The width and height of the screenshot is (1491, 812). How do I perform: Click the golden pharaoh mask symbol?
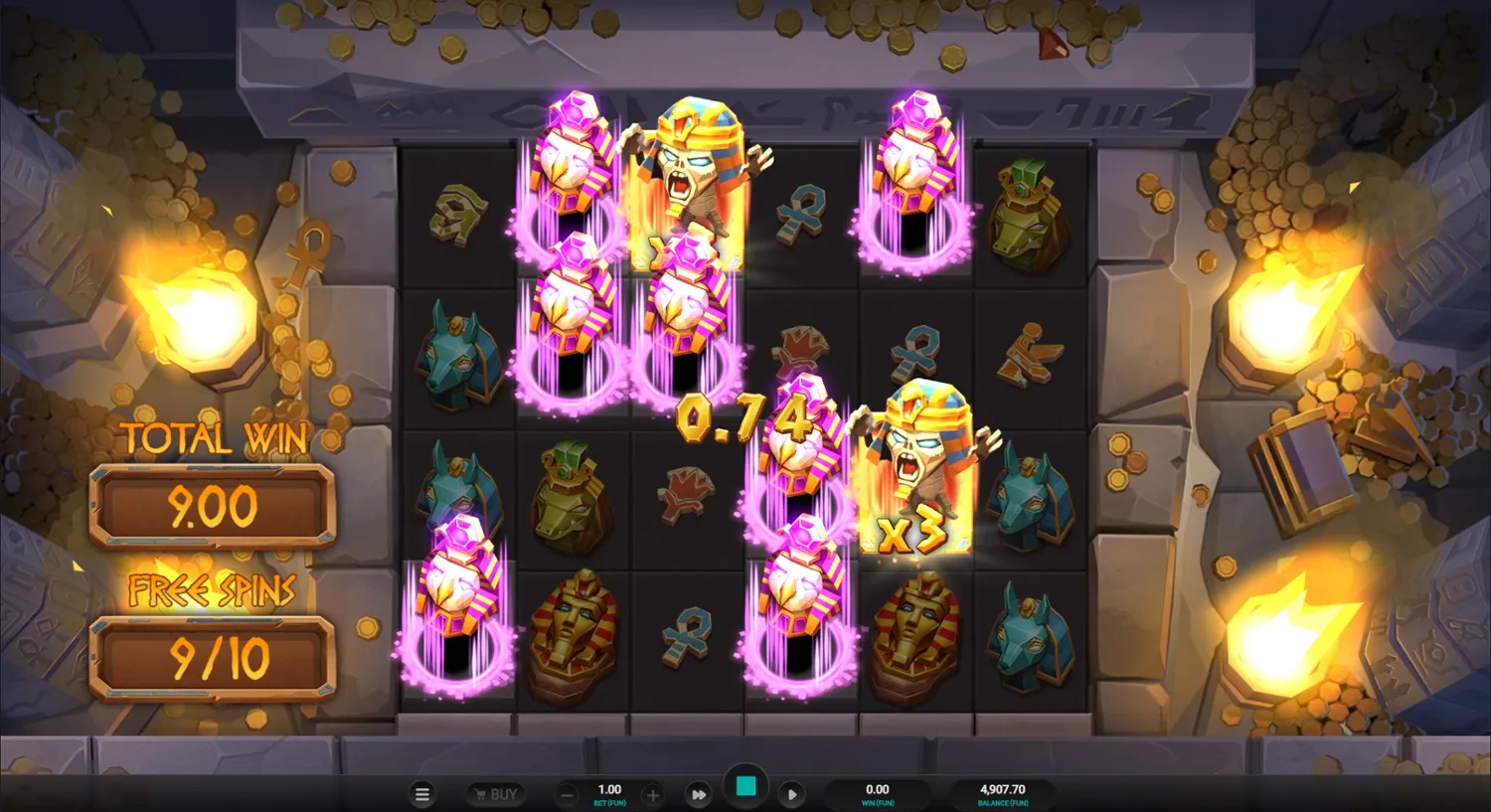(572, 626)
